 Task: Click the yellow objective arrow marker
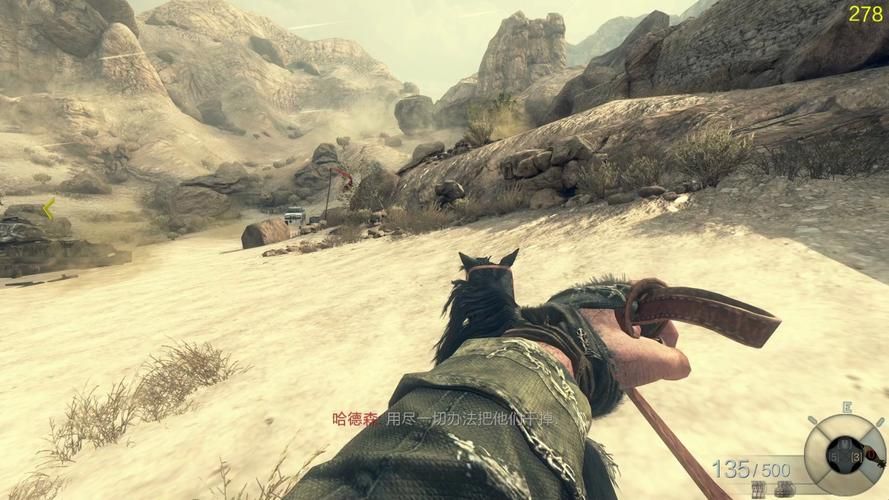click(47, 209)
